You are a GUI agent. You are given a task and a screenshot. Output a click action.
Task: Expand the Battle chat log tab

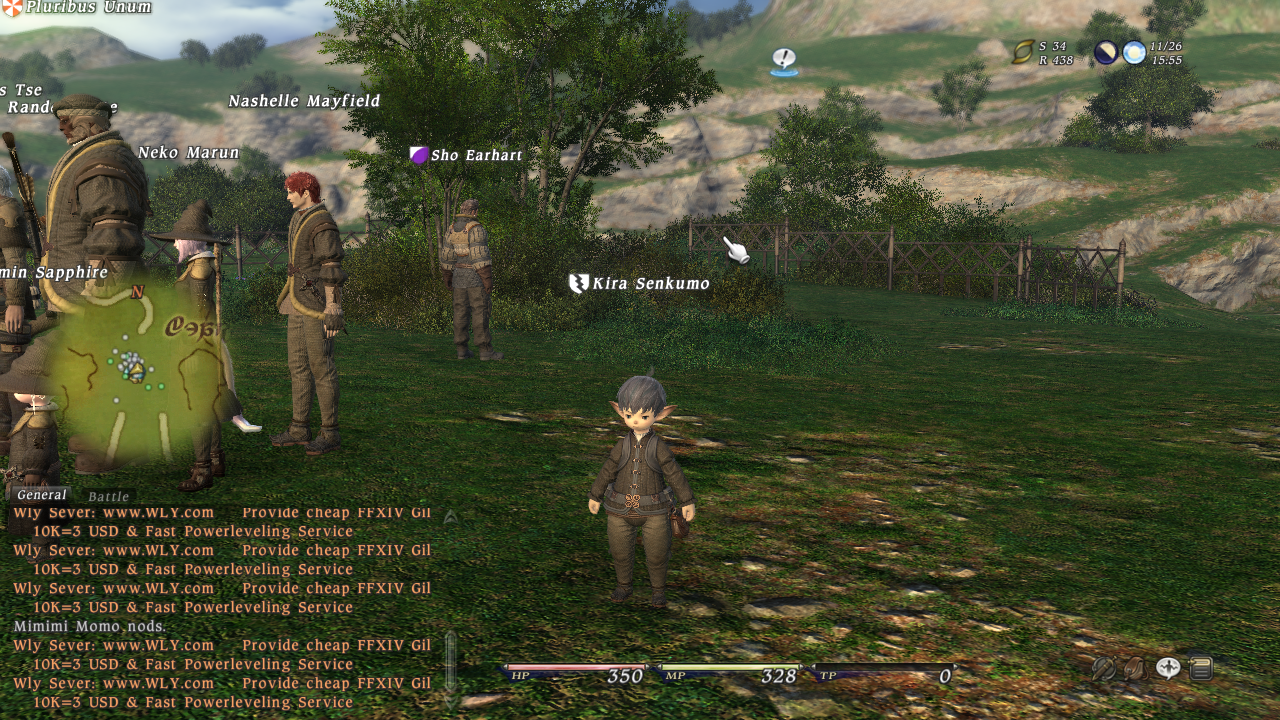(109, 497)
